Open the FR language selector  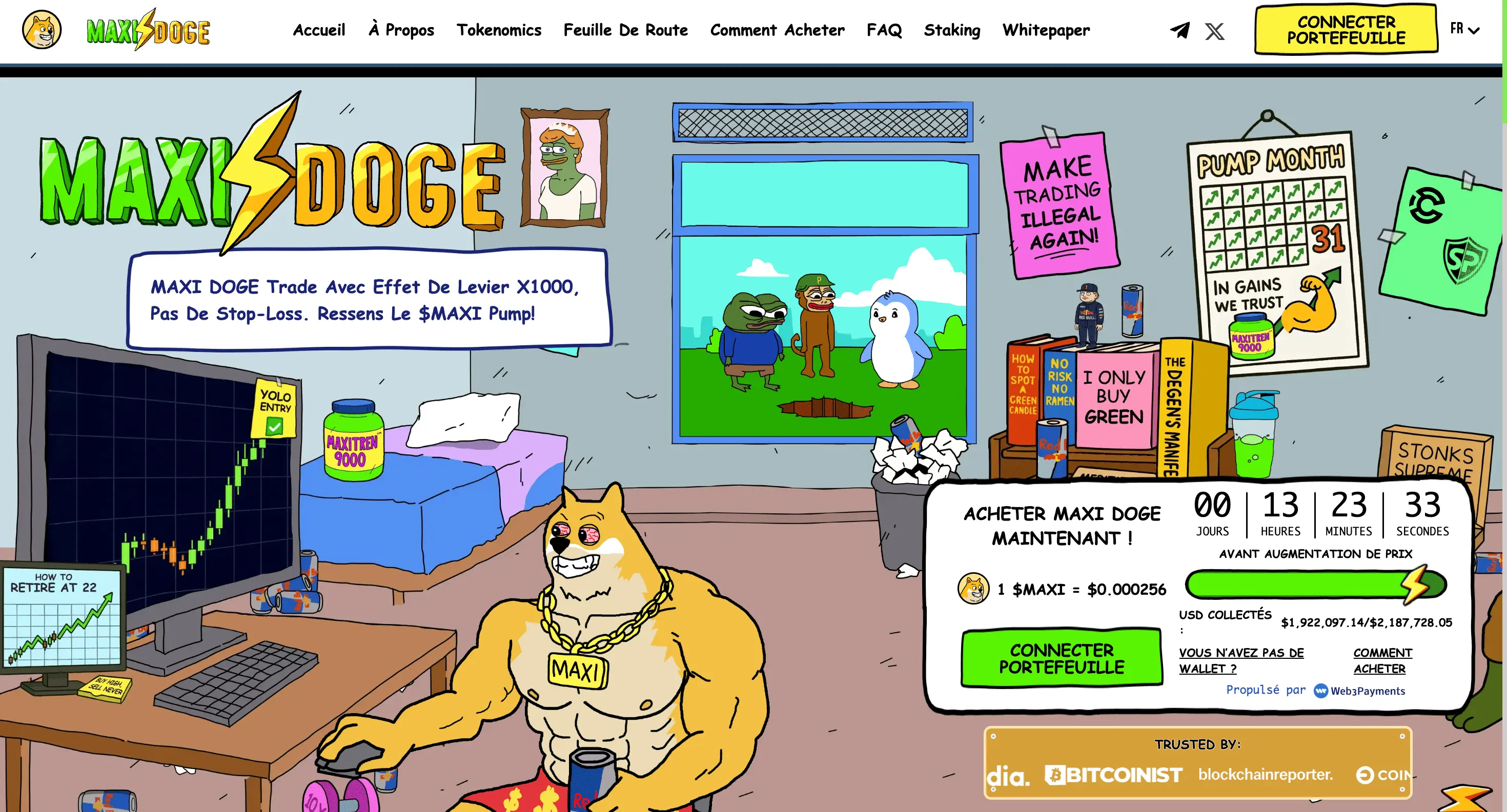[1462, 30]
